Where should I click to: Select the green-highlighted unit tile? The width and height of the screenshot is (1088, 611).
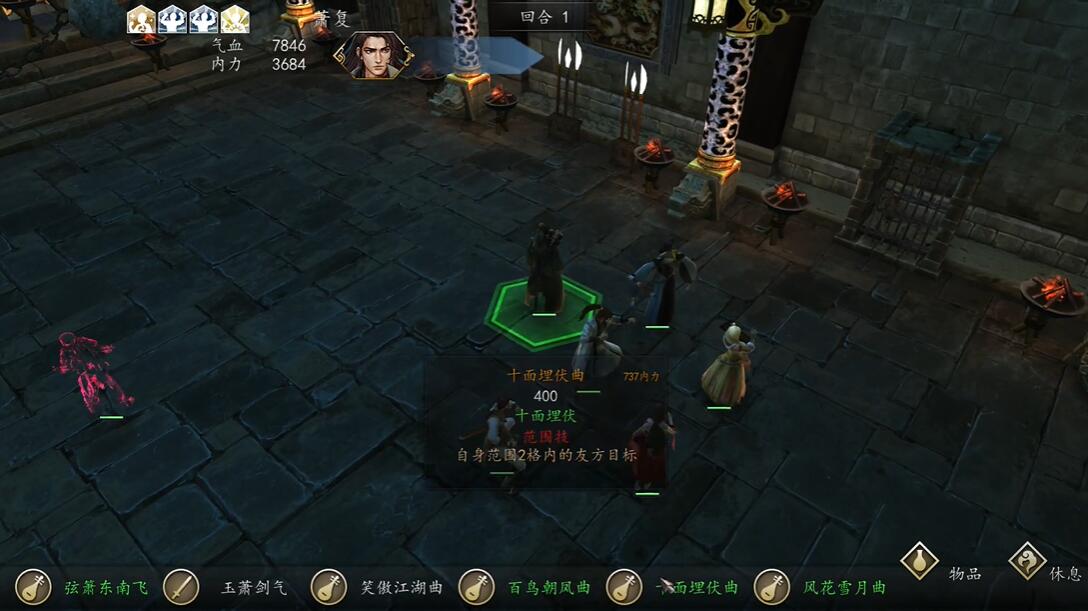click(543, 309)
